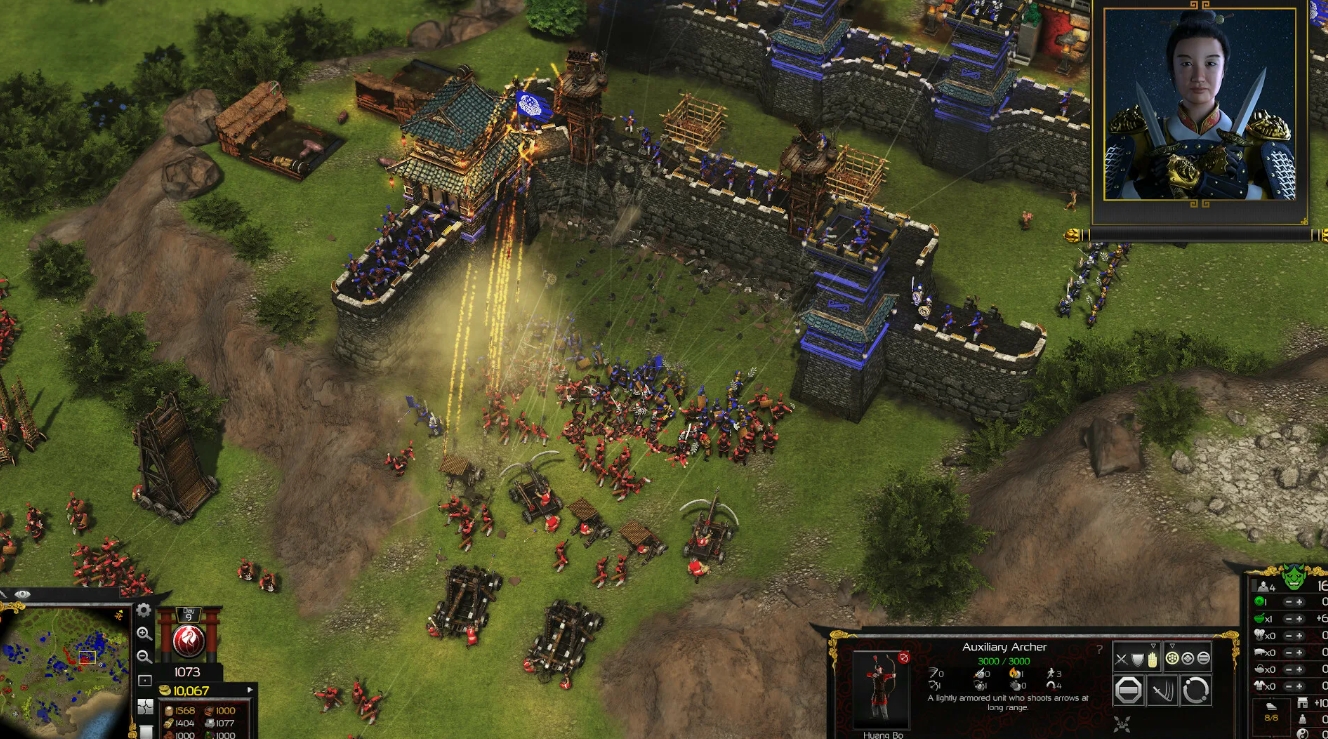
Task: Click the Day 9 indicator banner
Action: click(x=187, y=614)
